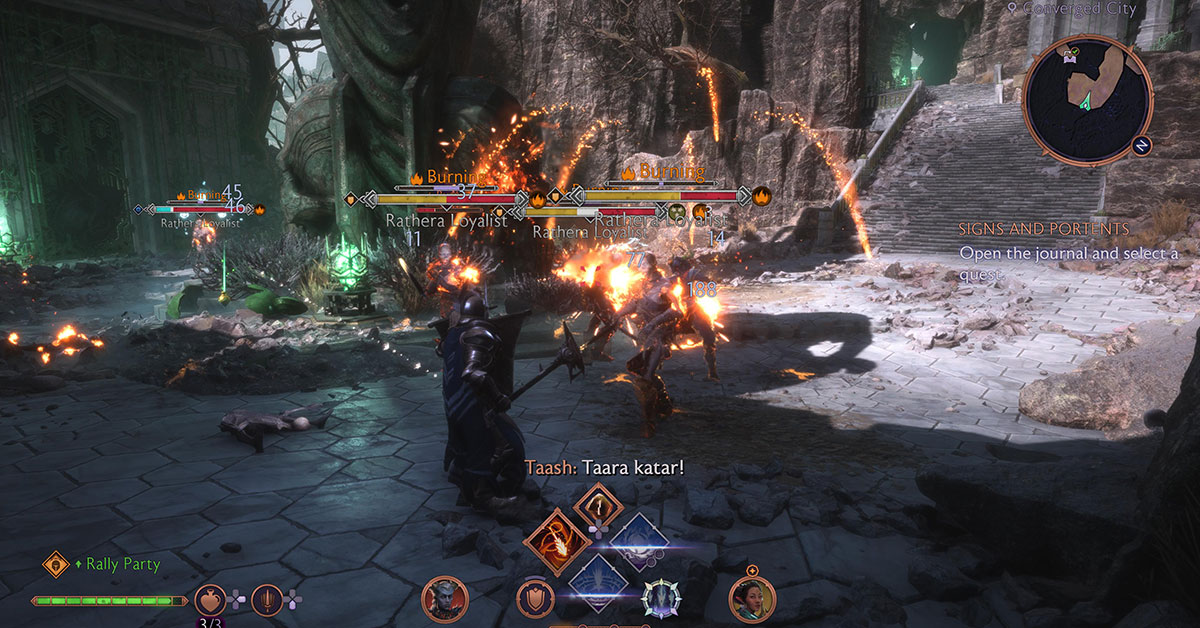Activate the fiery orange swirl ability
The width and height of the screenshot is (1200, 628).
tap(557, 541)
